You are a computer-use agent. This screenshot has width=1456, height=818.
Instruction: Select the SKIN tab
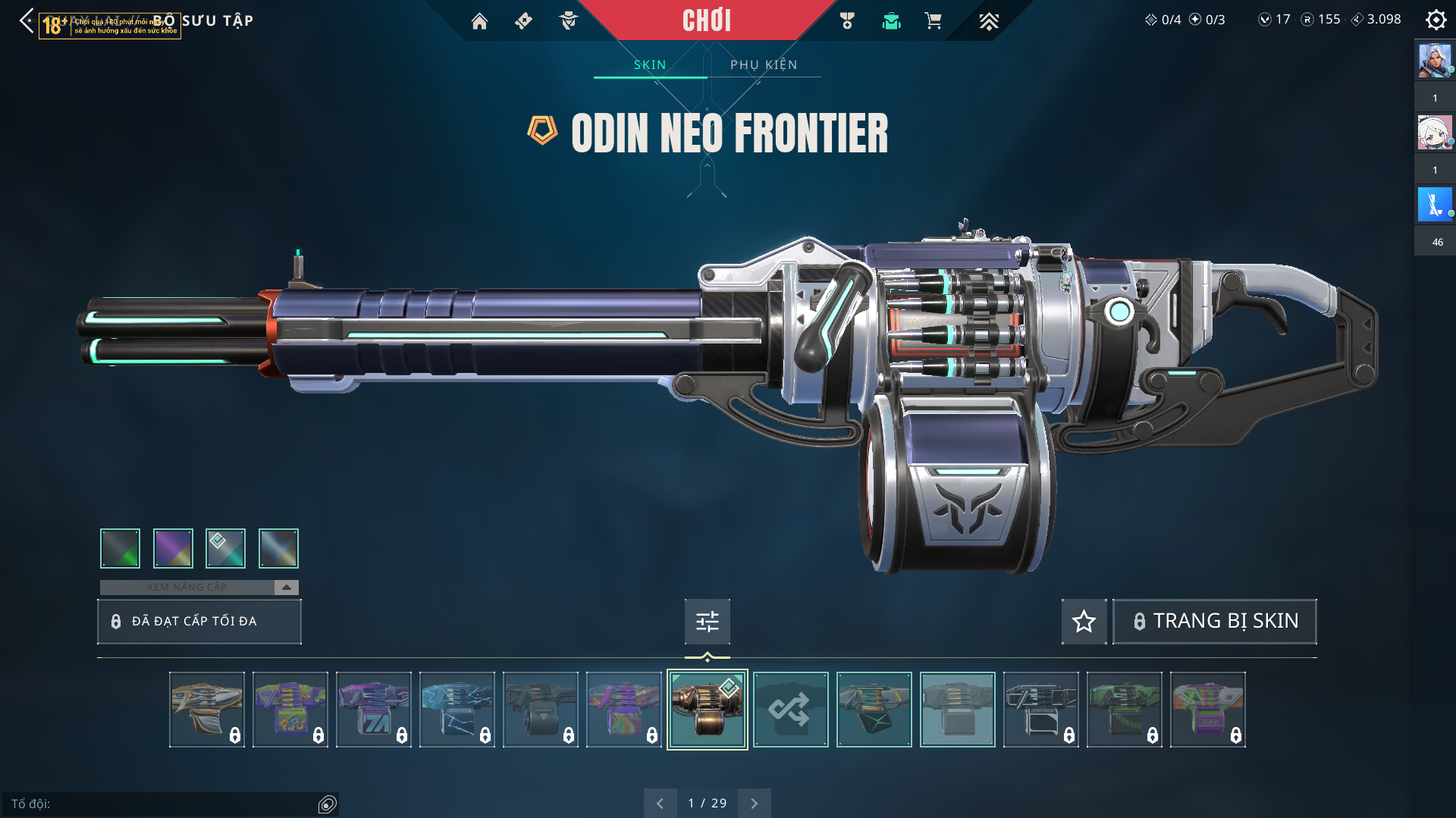point(650,64)
